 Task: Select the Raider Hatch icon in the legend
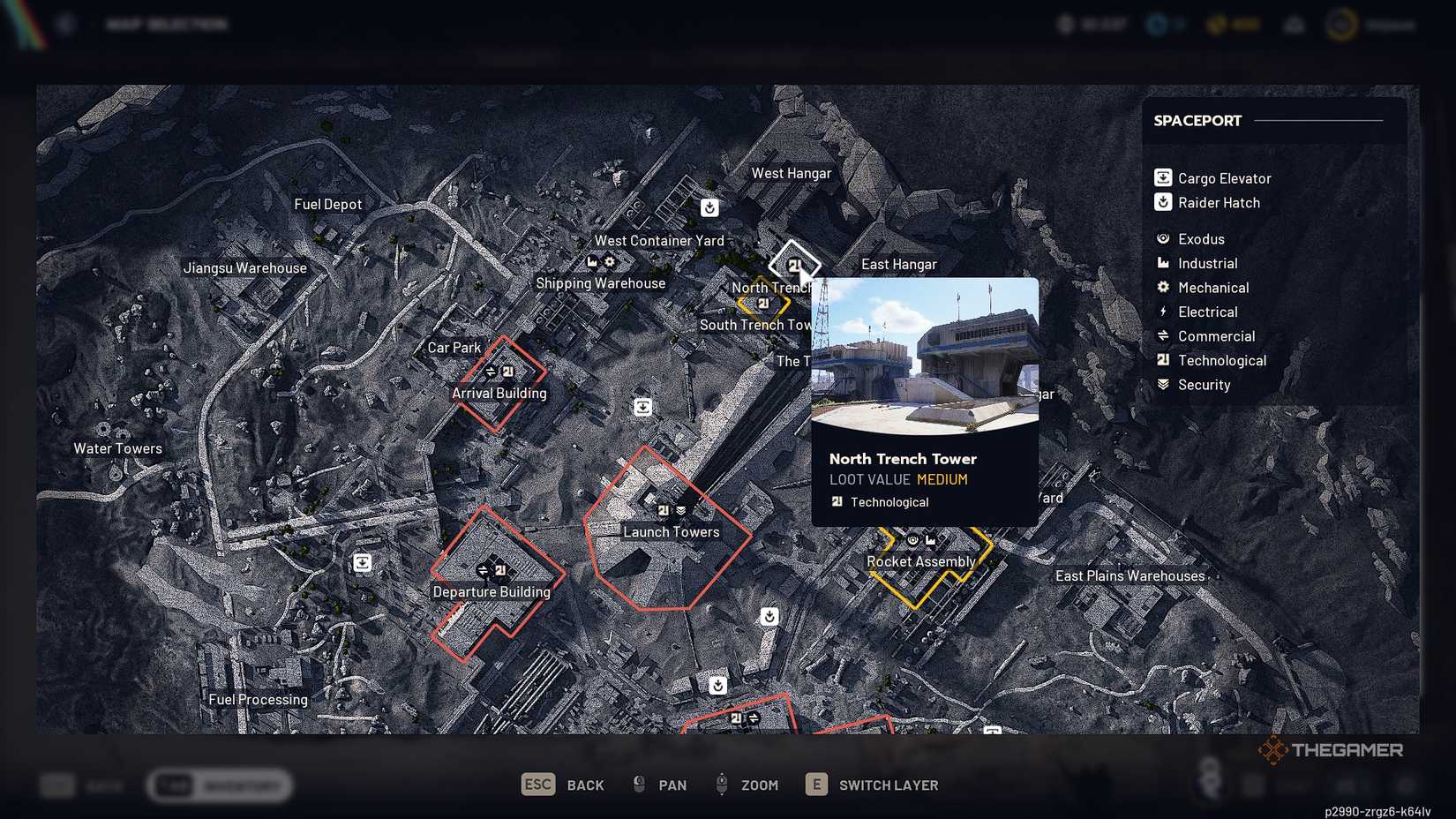[x=1163, y=202]
